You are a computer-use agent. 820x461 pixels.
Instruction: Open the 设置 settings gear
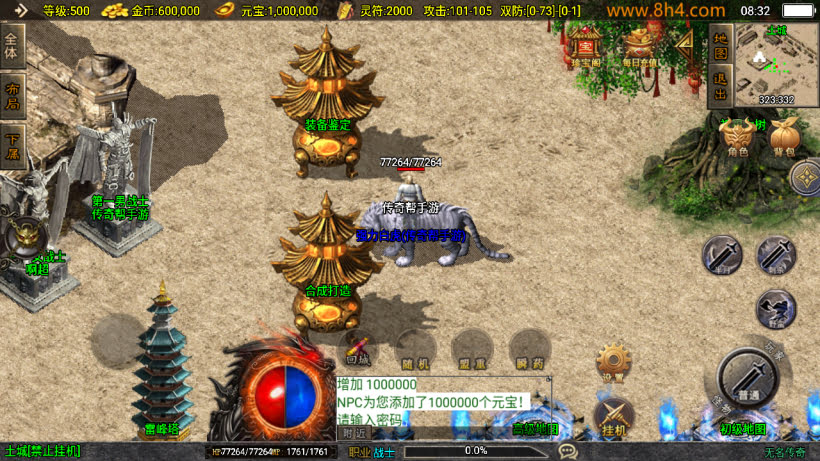point(612,362)
